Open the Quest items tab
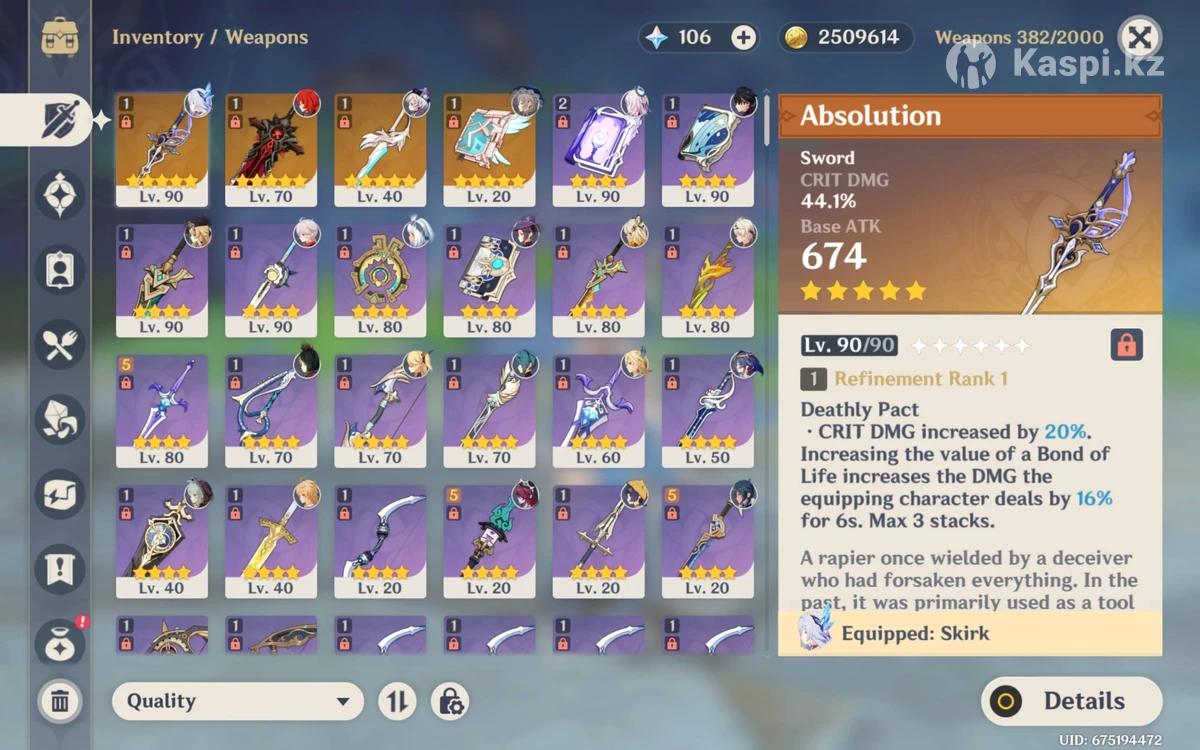 point(60,568)
